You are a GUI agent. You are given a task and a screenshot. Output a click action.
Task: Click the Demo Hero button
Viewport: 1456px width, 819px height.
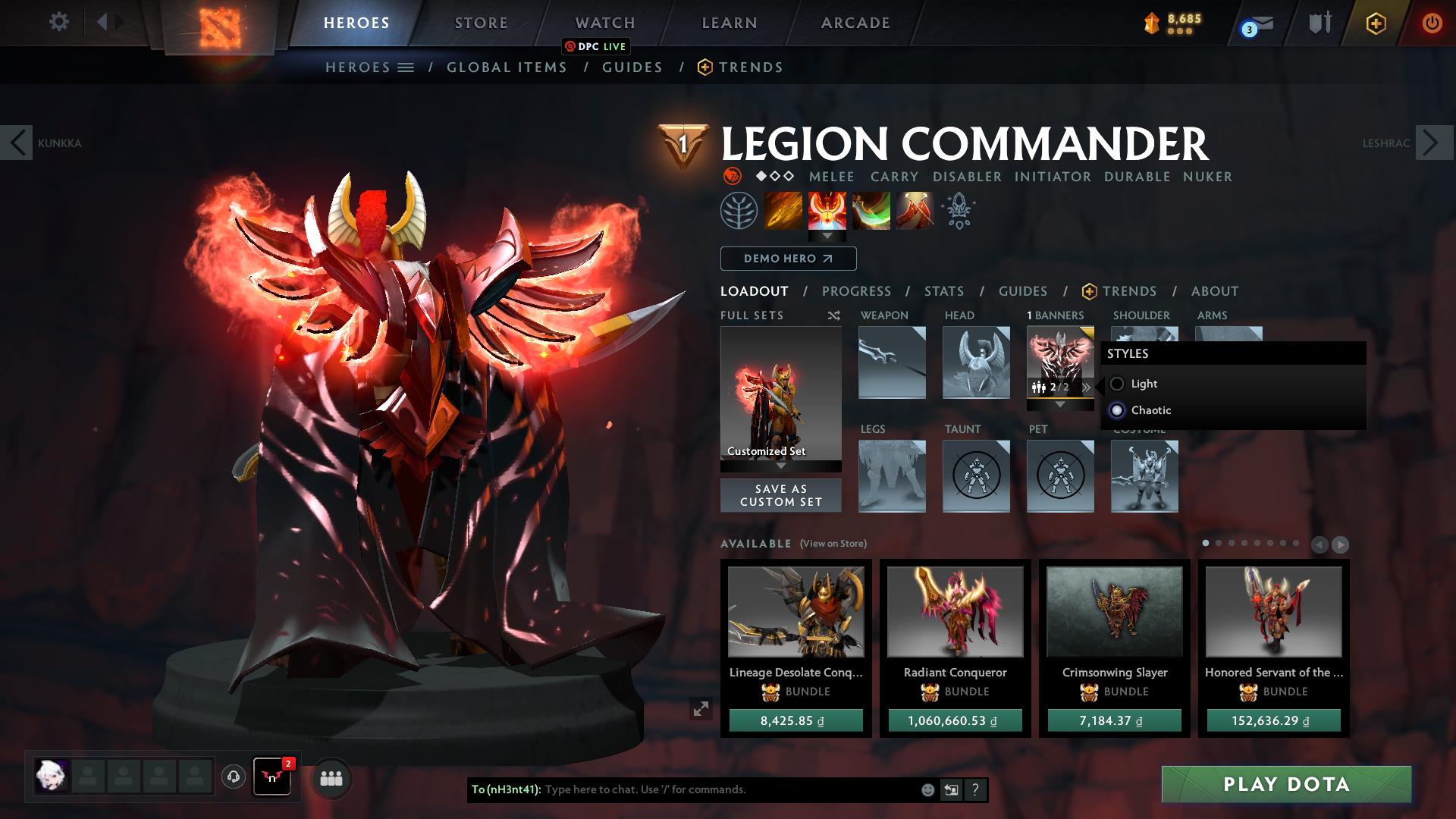787,259
